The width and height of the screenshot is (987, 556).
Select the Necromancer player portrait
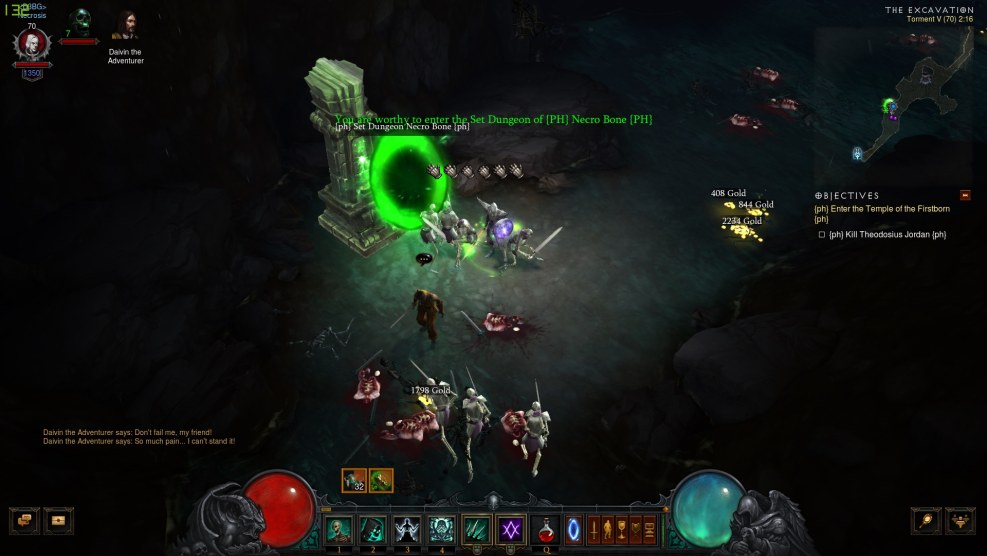click(x=32, y=44)
